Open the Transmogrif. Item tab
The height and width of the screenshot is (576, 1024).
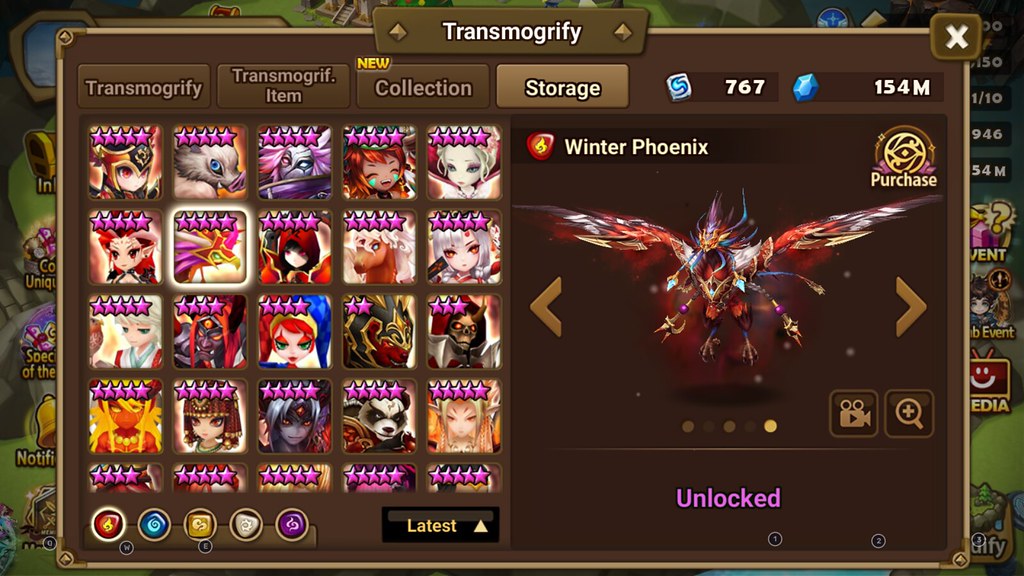pyautogui.click(x=283, y=87)
